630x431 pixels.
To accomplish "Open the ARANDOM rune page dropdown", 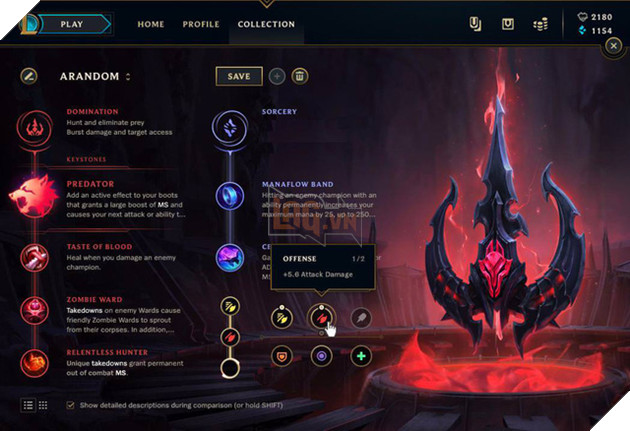I will (x=128, y=76).
